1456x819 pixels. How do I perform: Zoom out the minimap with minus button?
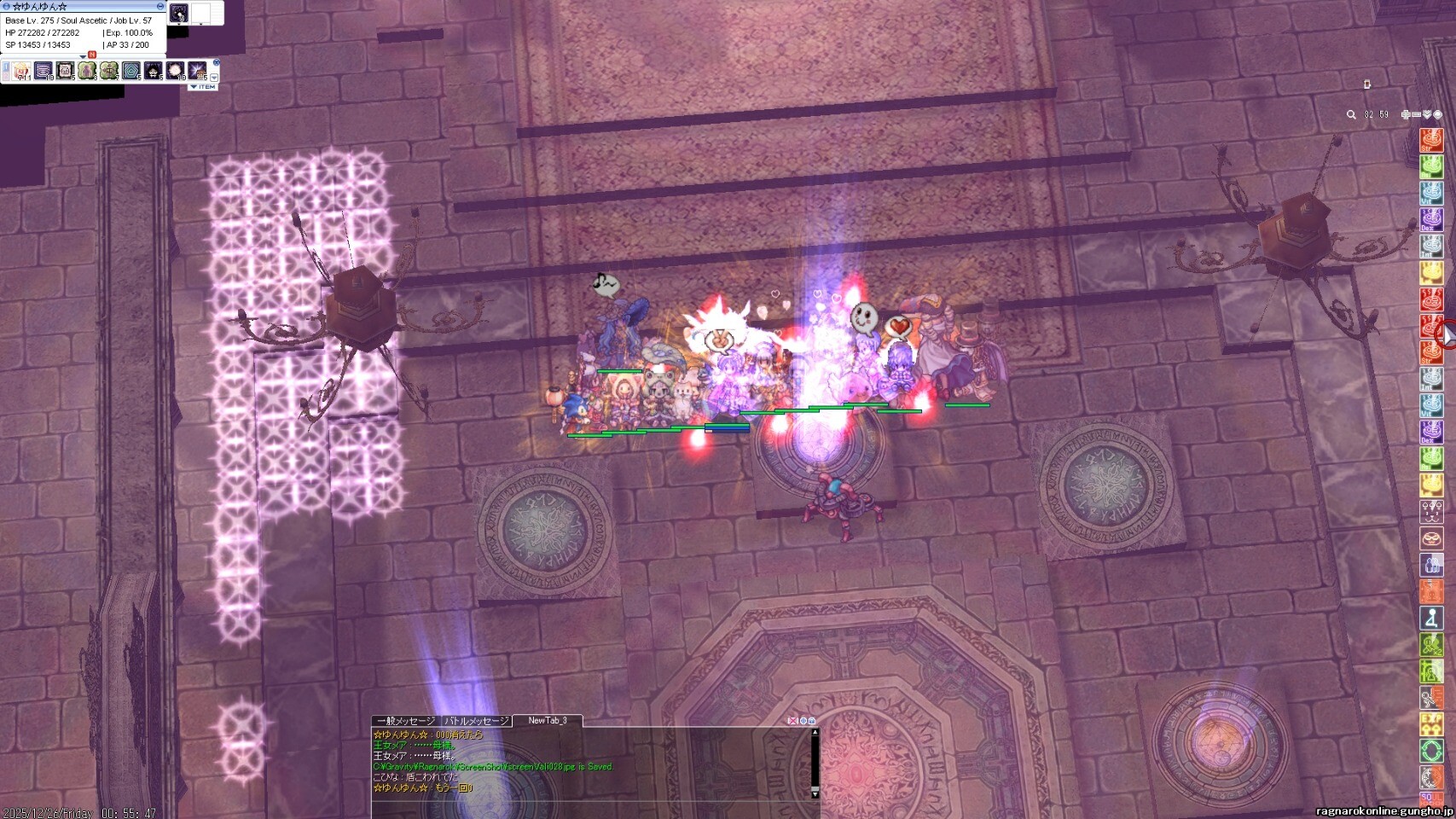coord(1416,114)
